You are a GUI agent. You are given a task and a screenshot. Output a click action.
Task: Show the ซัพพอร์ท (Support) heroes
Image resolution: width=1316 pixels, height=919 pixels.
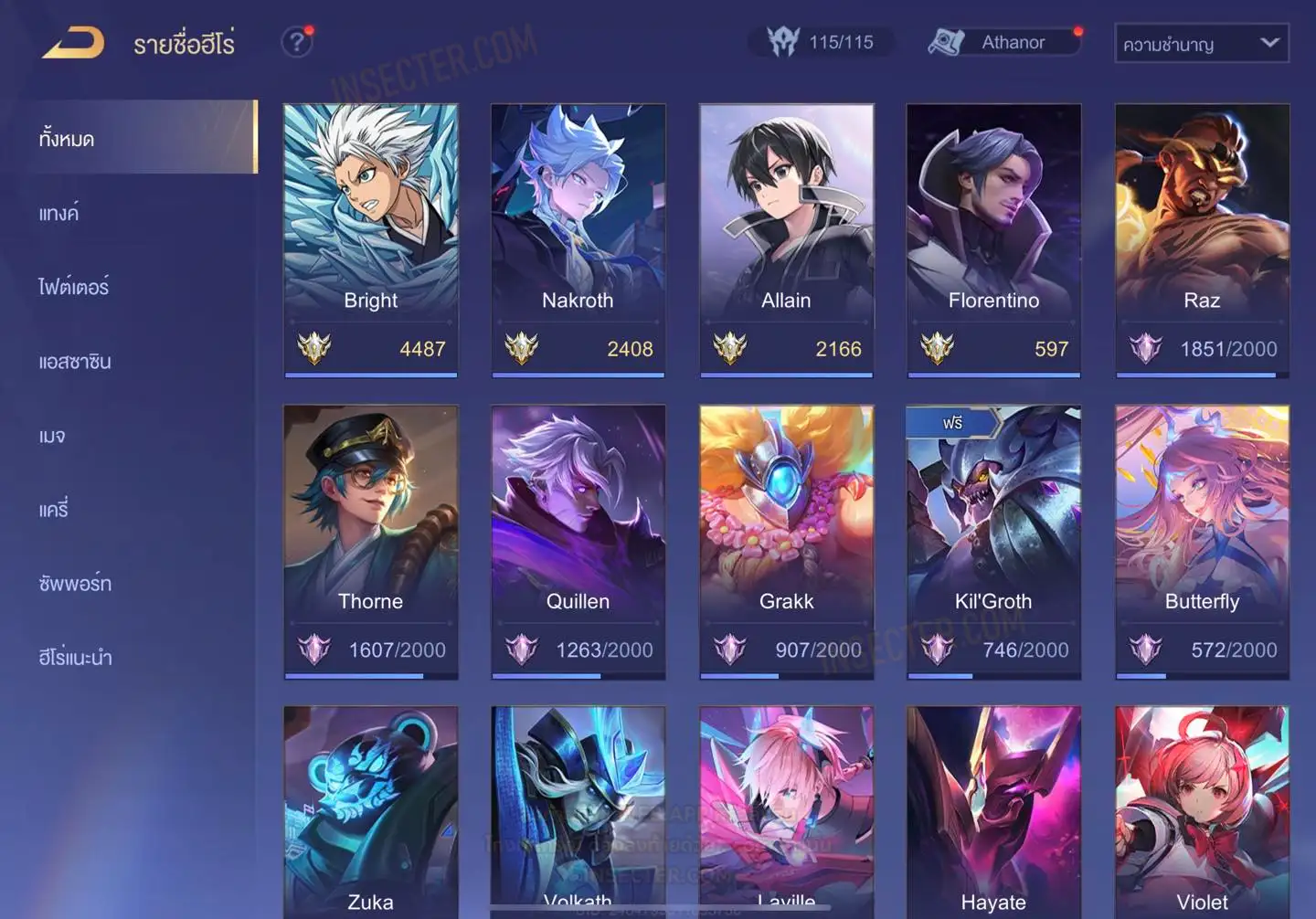[75, 584]
